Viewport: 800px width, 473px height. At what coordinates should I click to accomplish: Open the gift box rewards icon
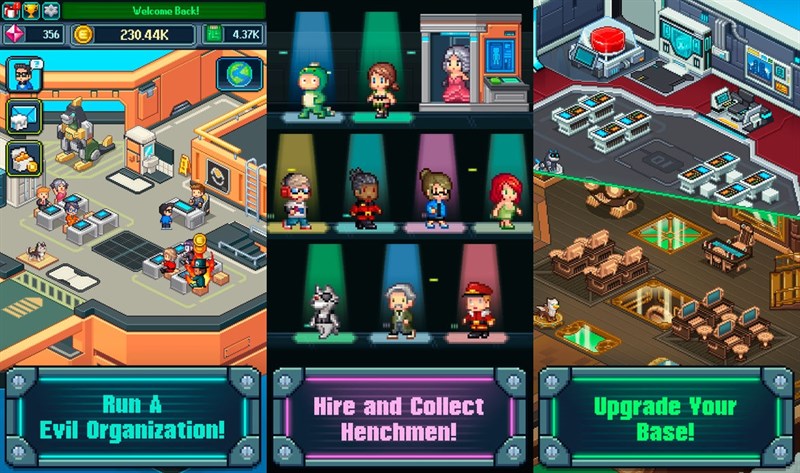(x=9, y=10)
